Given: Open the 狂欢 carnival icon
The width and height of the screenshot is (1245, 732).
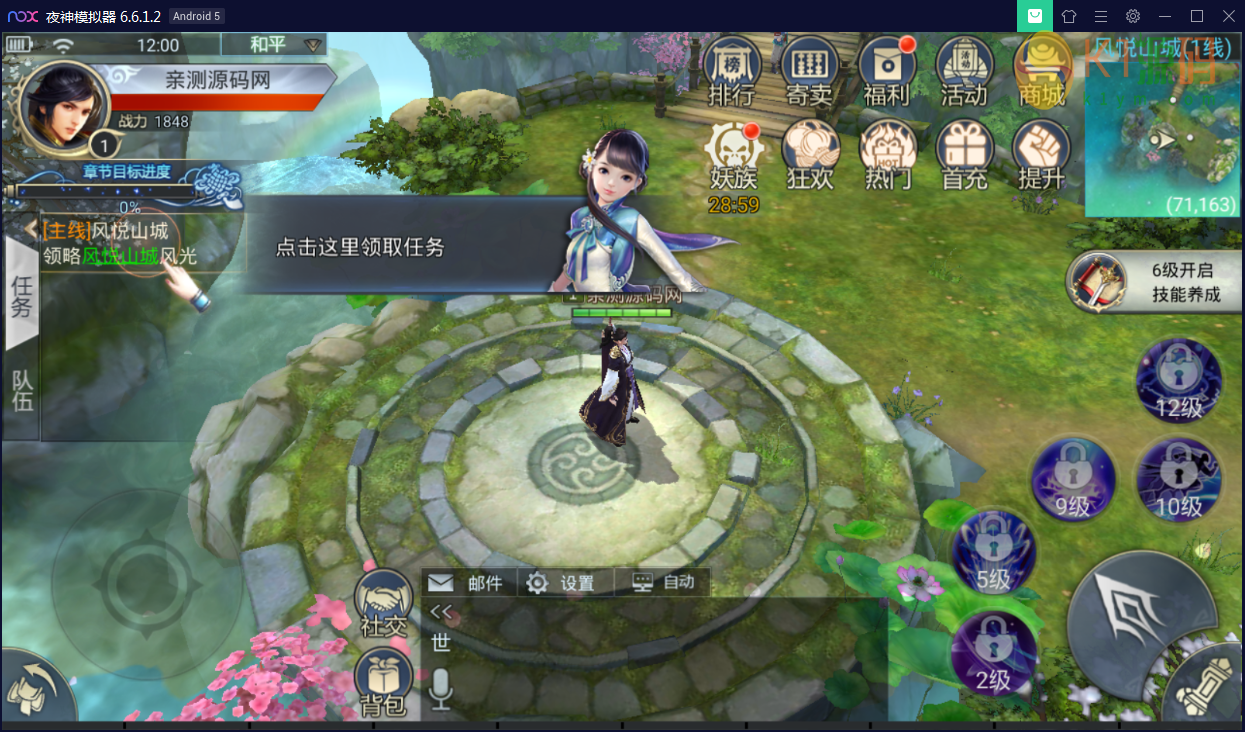Looking at the screenshot, I should pos(809,153).
